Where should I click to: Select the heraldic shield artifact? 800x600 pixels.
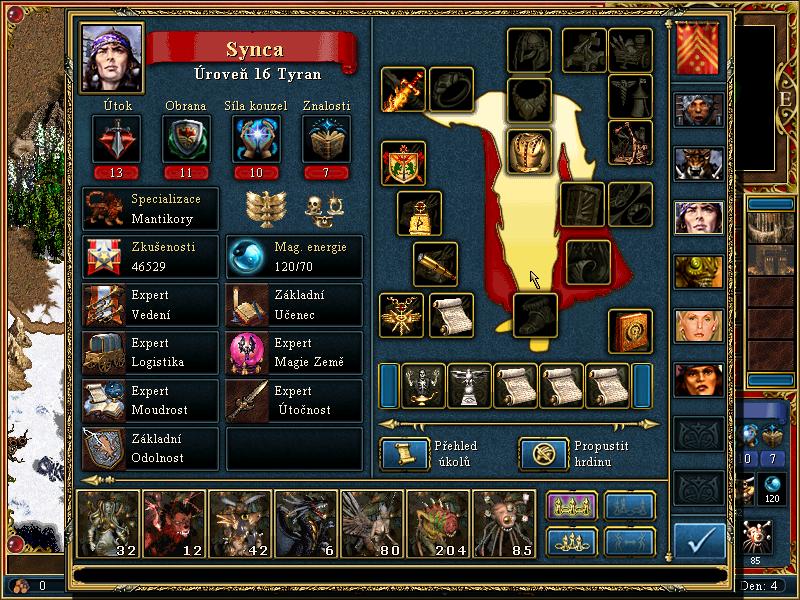click(403, 163)
